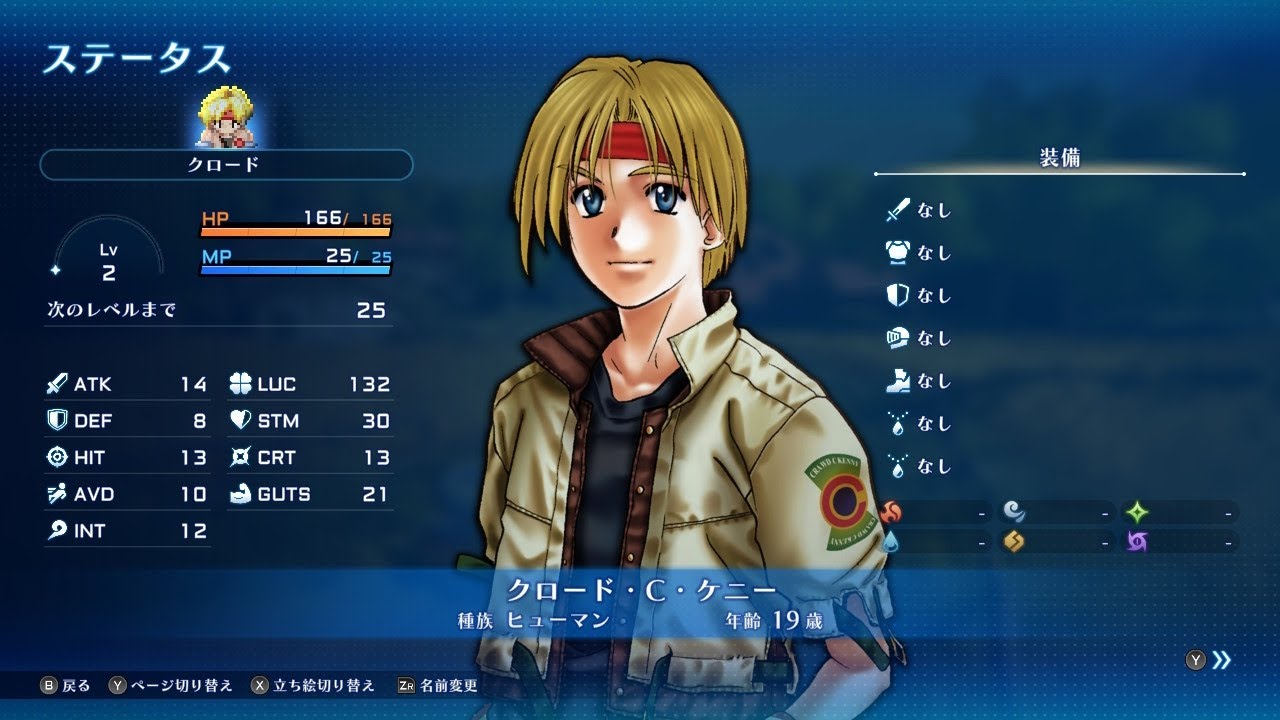This screenshot has height=720, width=1280.
Task: Open the shield equipment slot
Action: (x=918, y=296)
